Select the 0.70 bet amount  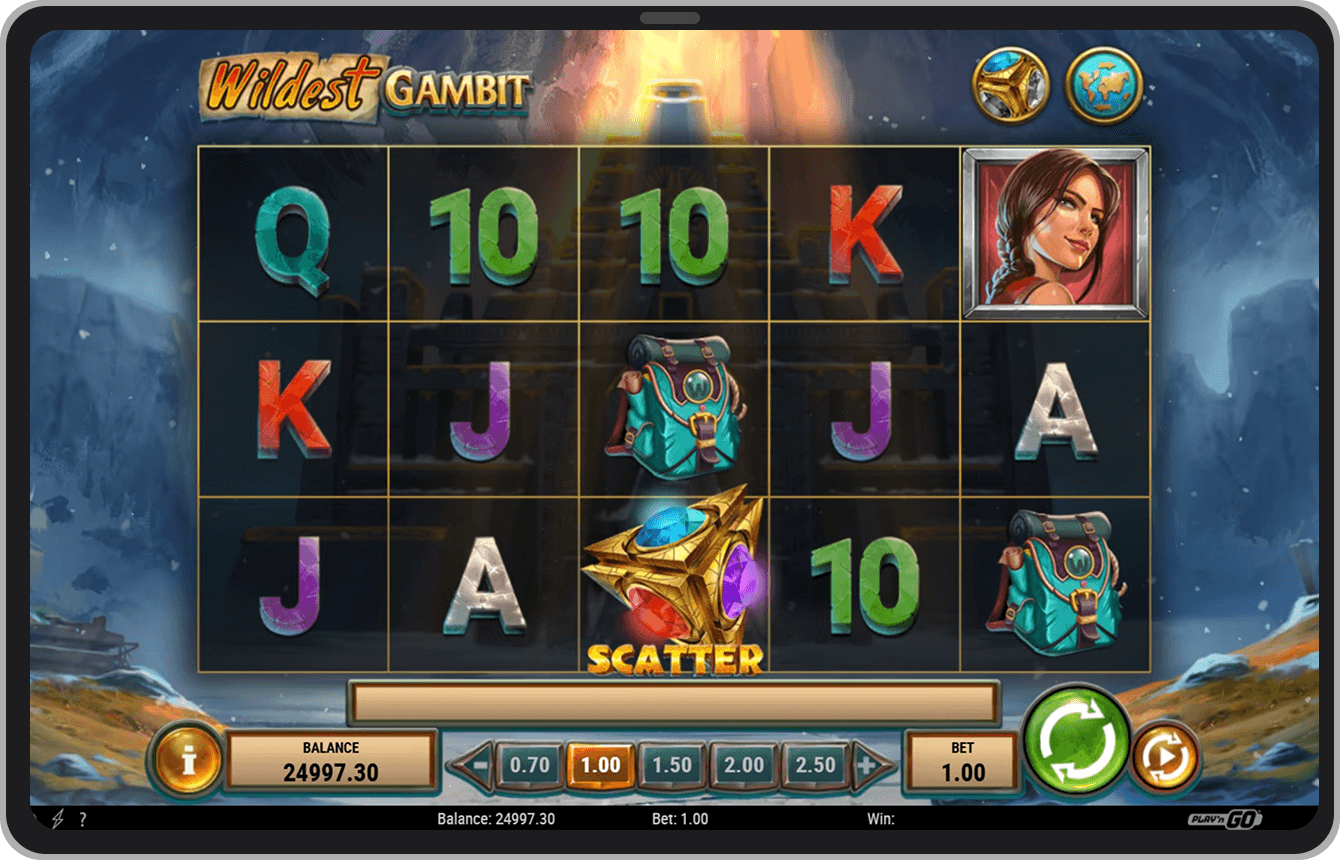pos(530,763)
